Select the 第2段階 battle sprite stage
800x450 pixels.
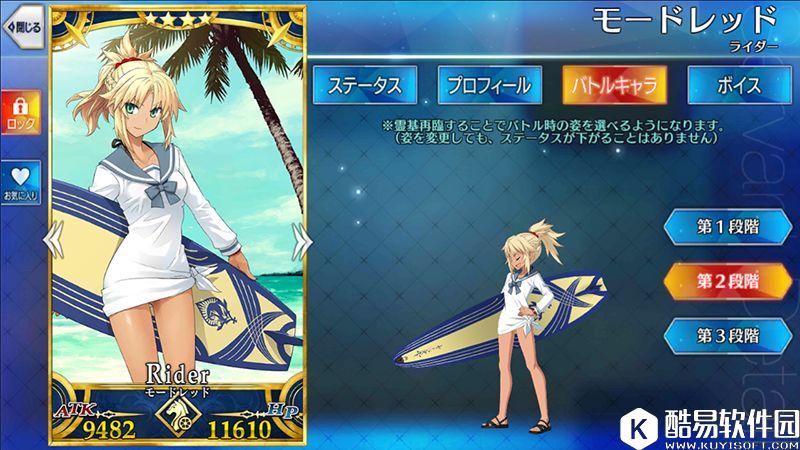pyautogui.click(x=728, y=280)
